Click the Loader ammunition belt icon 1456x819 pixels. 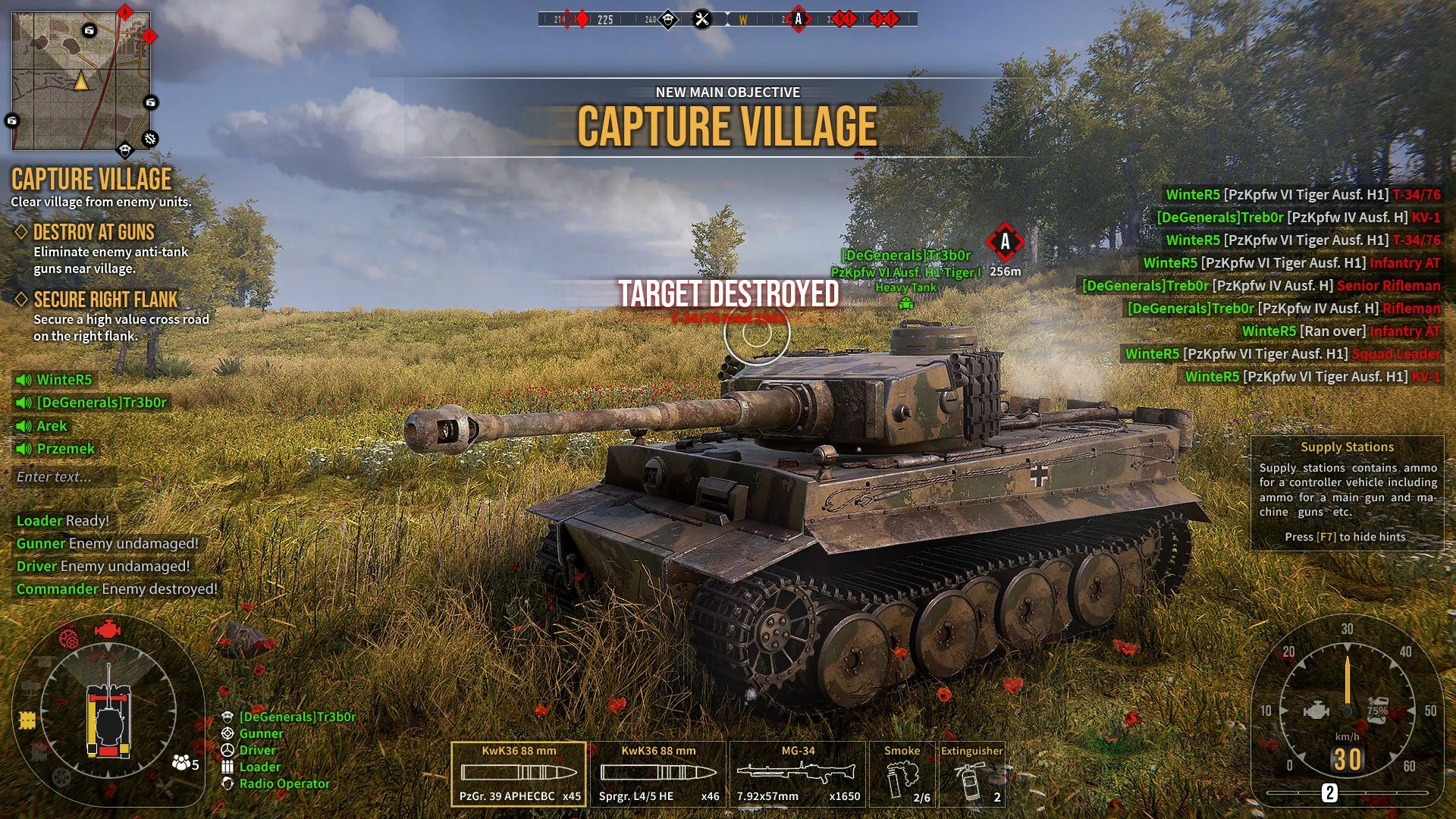point(226,766)
